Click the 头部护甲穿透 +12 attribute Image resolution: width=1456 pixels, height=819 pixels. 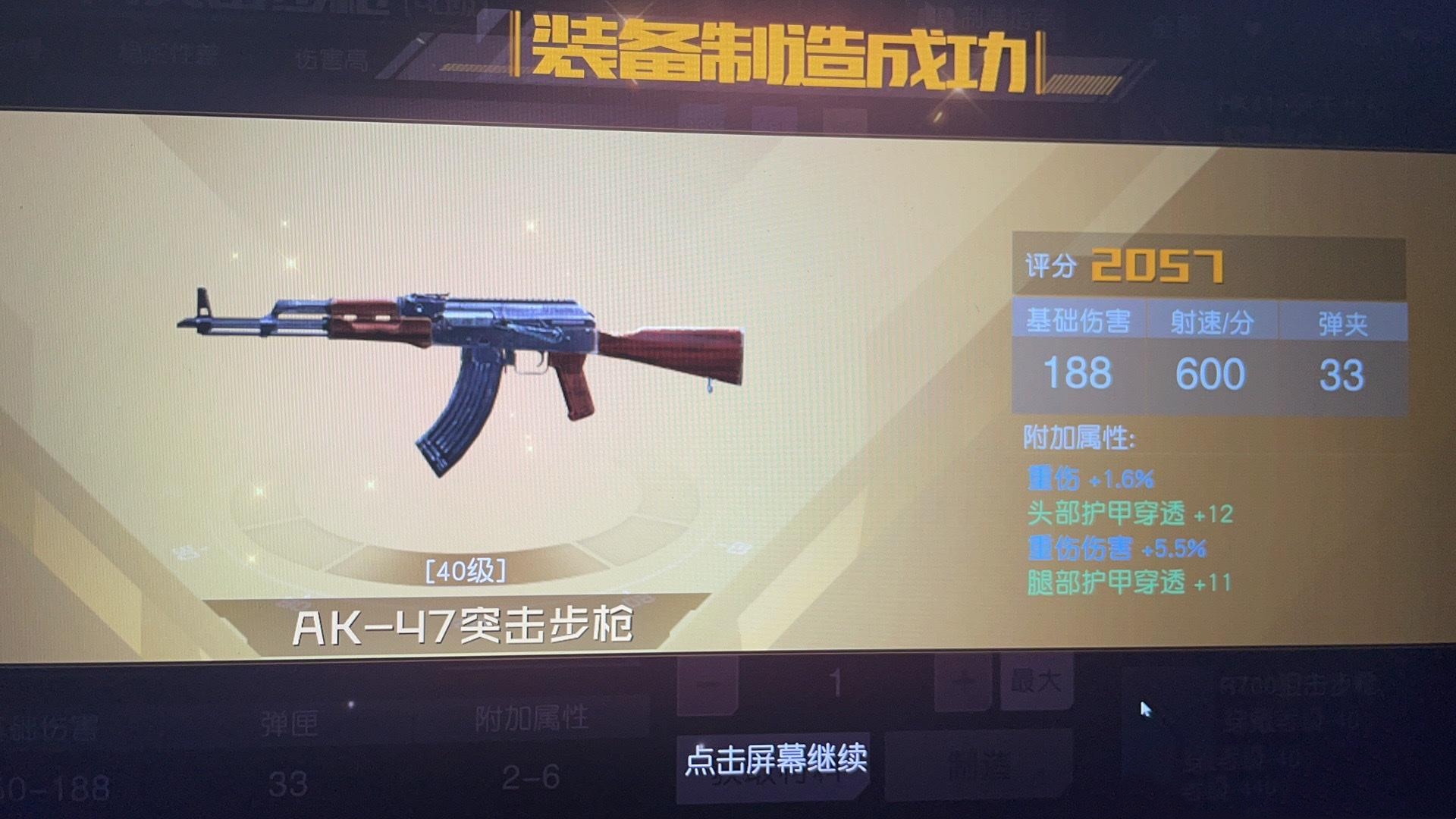tap(1130, 512)
